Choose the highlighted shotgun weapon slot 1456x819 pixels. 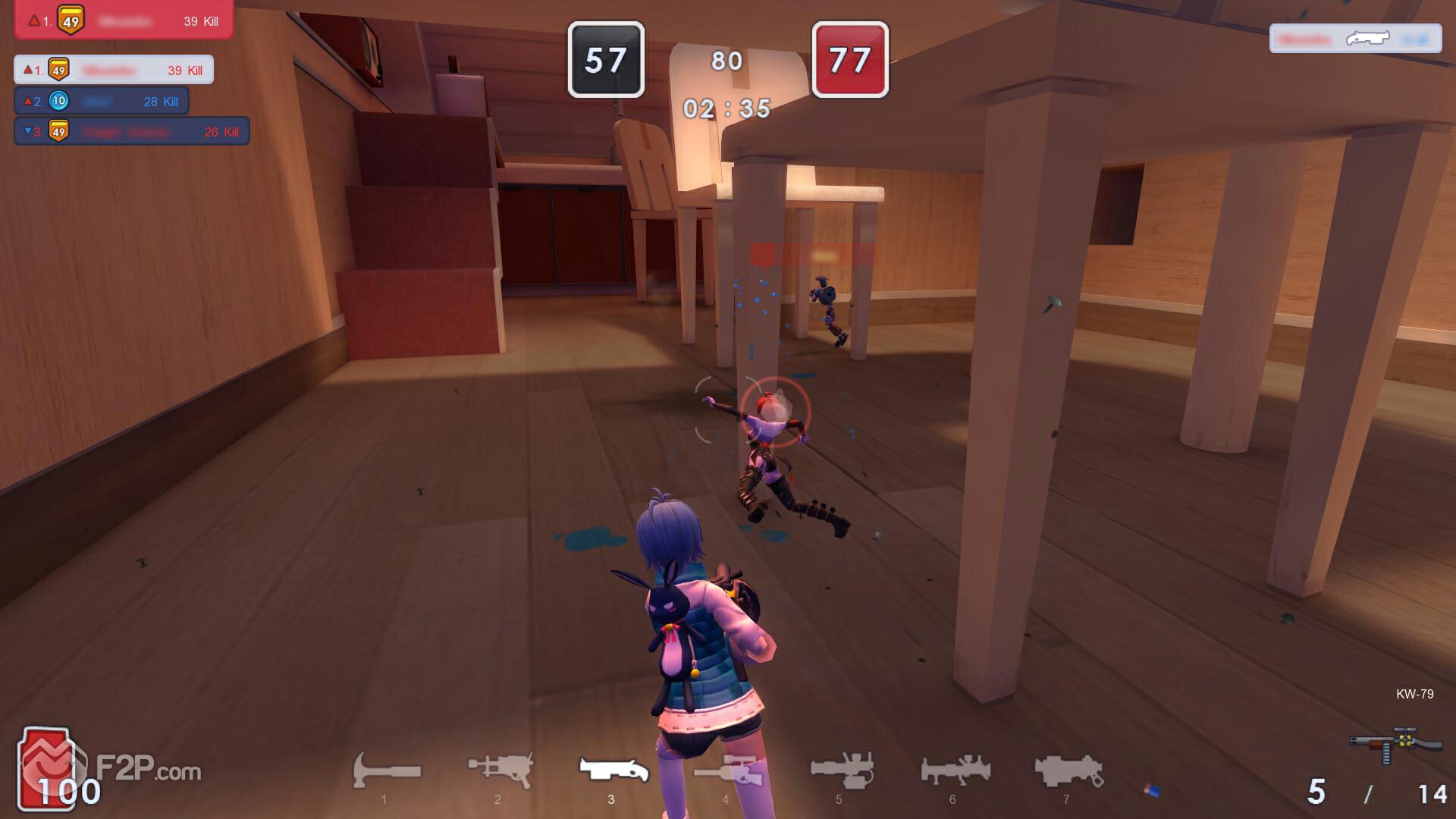click(x=613, y=770)
